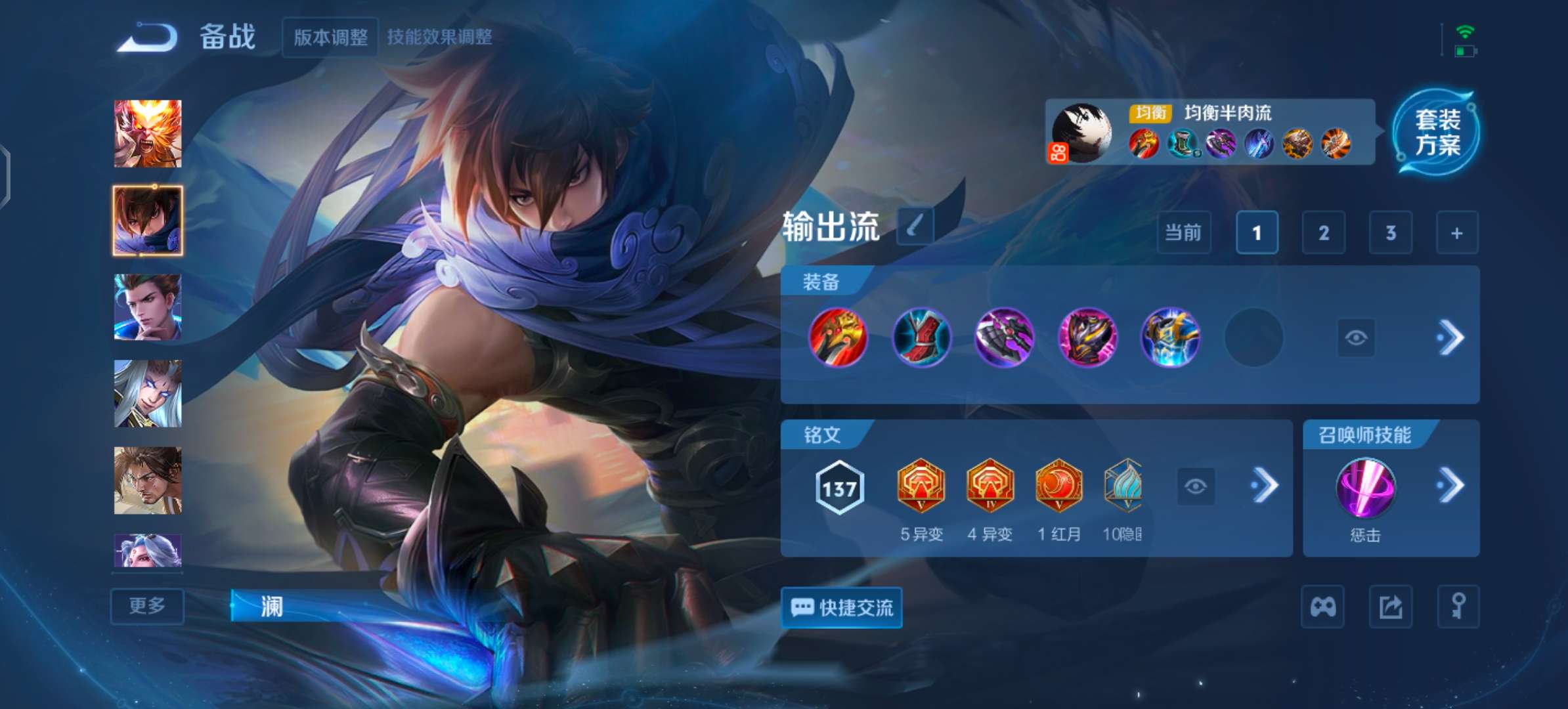Click the share icon at bottom right
Viewport: 1568px width, 709px height.
pos(1390,606)
